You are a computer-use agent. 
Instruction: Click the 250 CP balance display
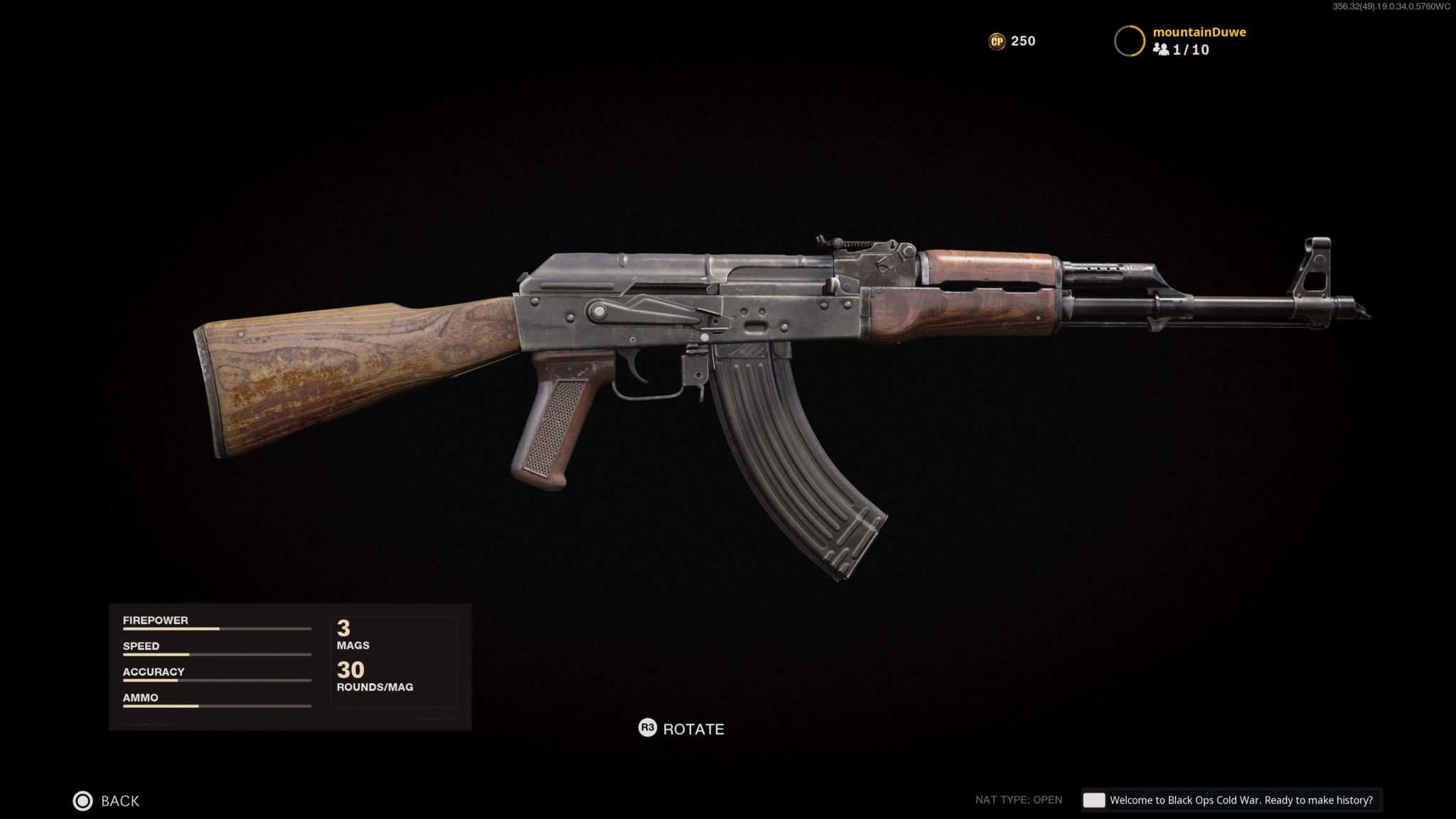(x=1022, y=41)
